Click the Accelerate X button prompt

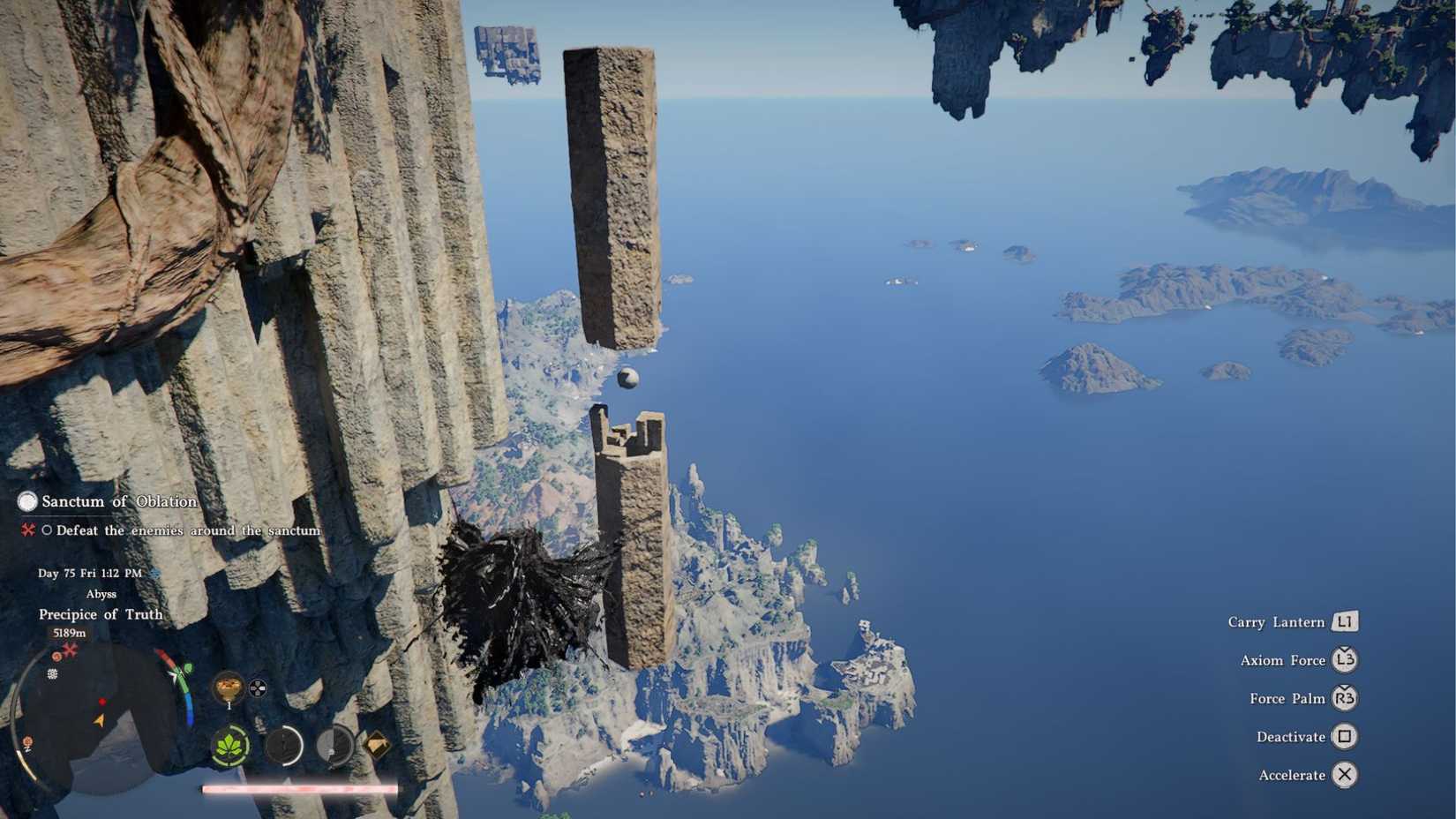pos(1345,775)
